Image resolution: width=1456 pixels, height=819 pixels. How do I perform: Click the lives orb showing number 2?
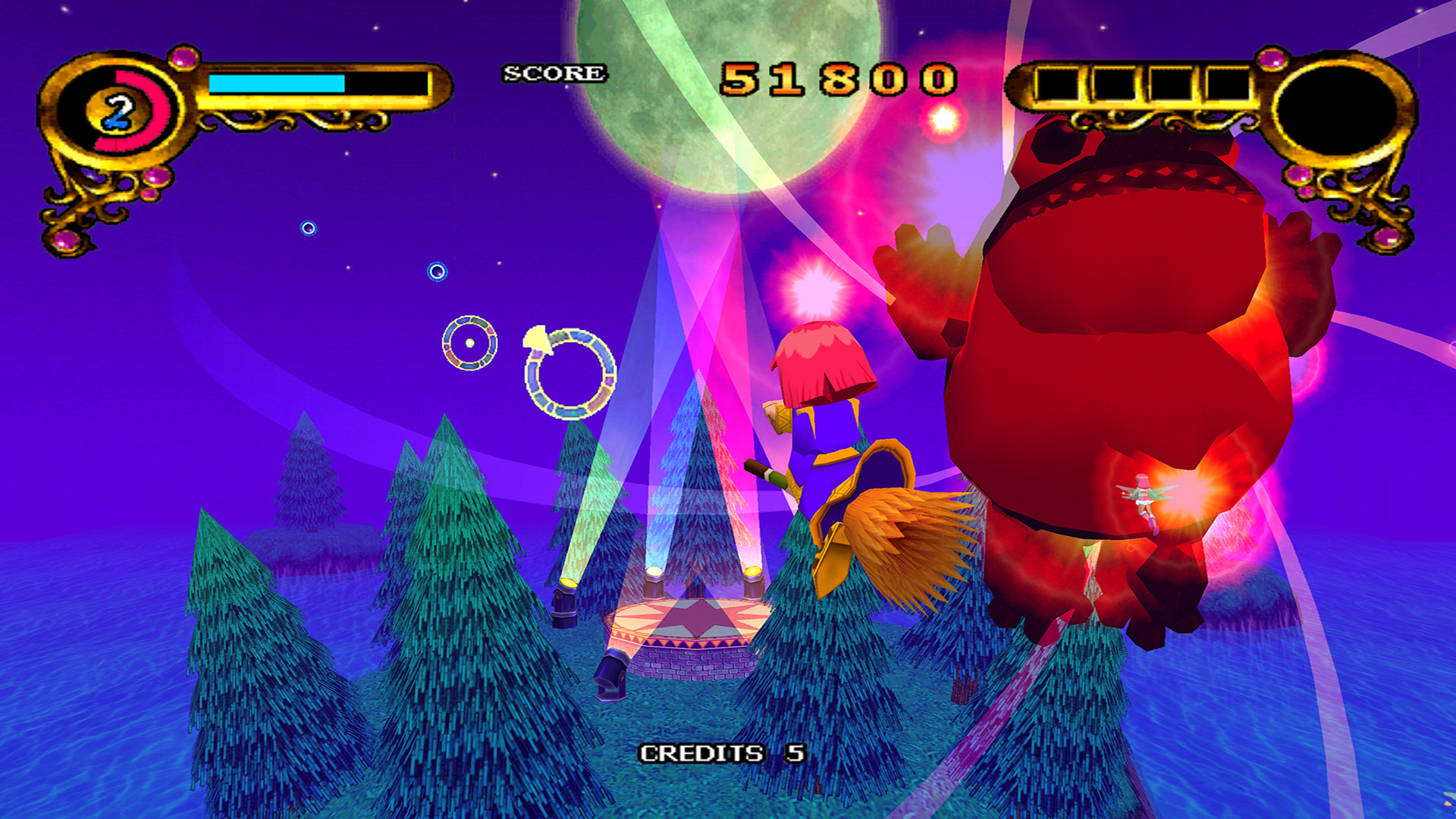tap(118, 112)
